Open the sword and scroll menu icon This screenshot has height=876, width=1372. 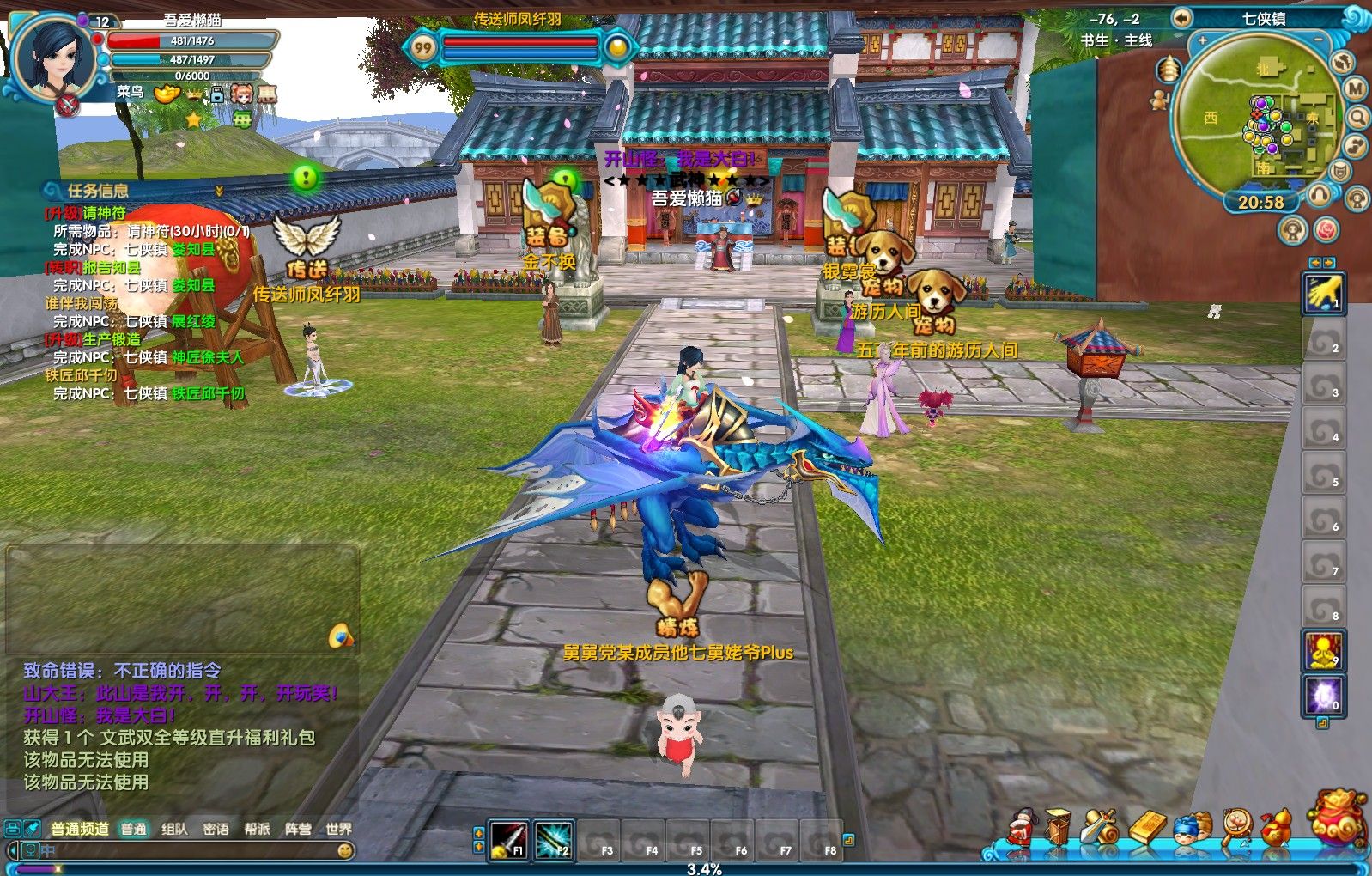point(1100,829)
